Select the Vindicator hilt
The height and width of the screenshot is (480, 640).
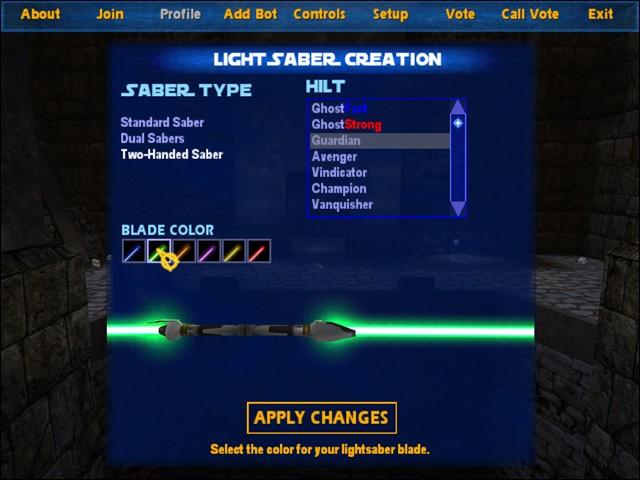click(x=339, y=173)
